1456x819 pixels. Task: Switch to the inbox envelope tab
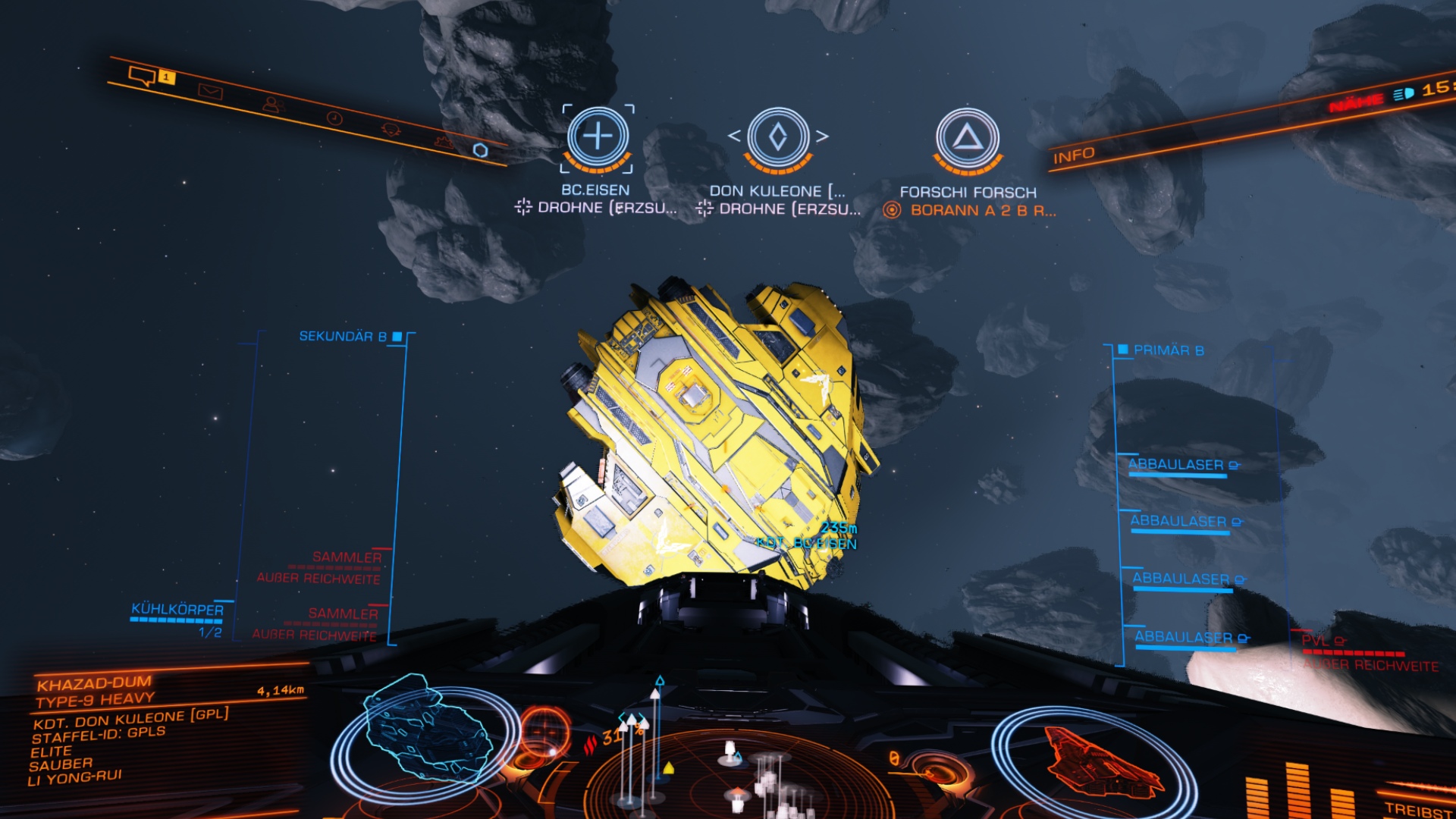click(x=210, y=92)
